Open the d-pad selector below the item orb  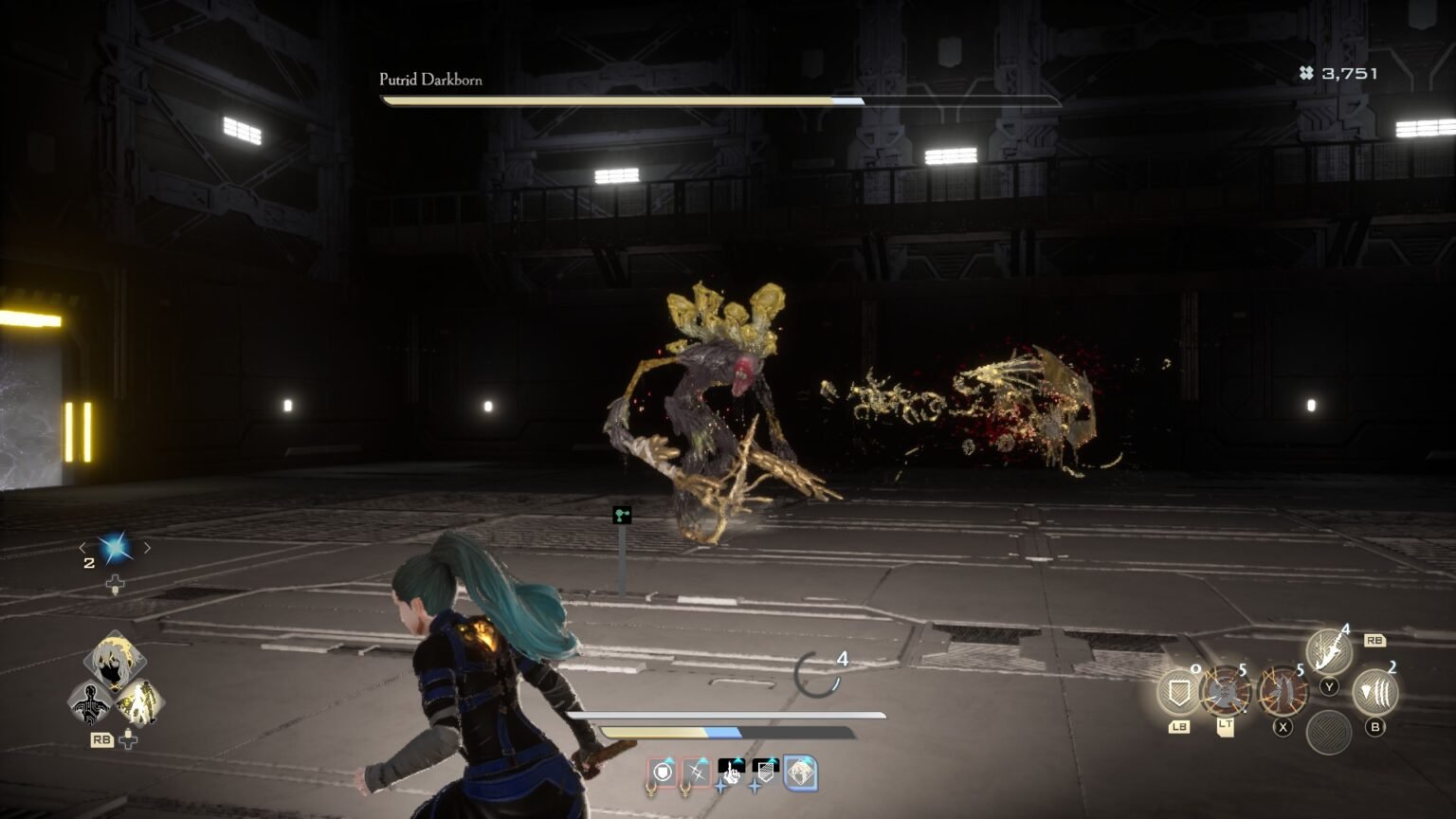point(117,585)
